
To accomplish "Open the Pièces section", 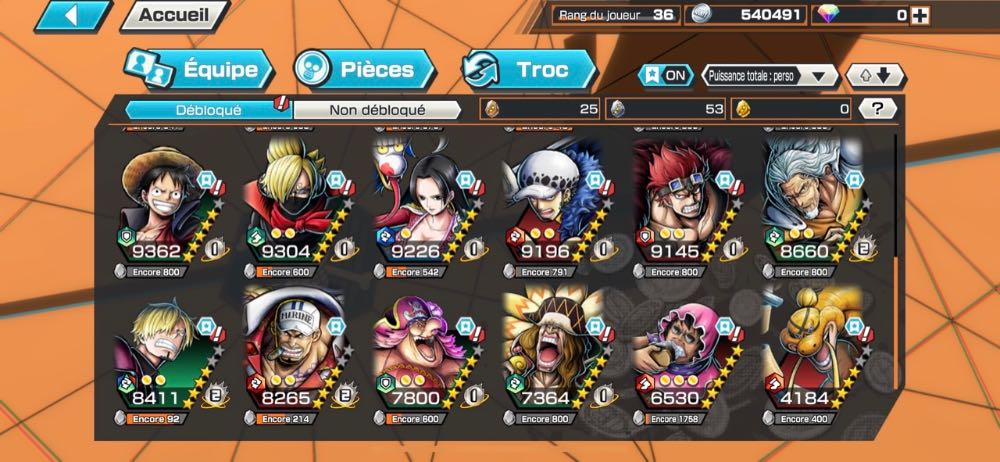I will click(366, 70).
